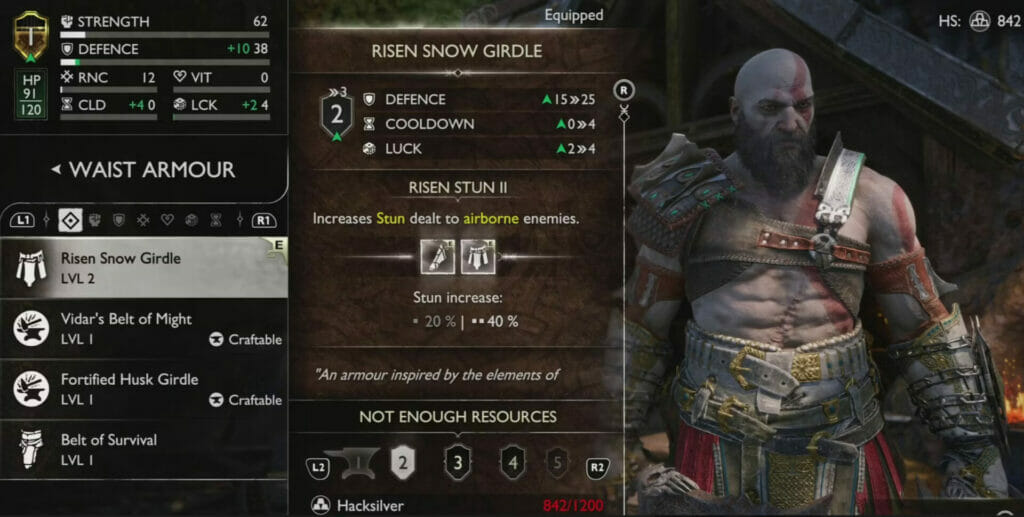1024x517 pixels.
Task: Choose the dice luck filter tab
Action: coord(191,219)
